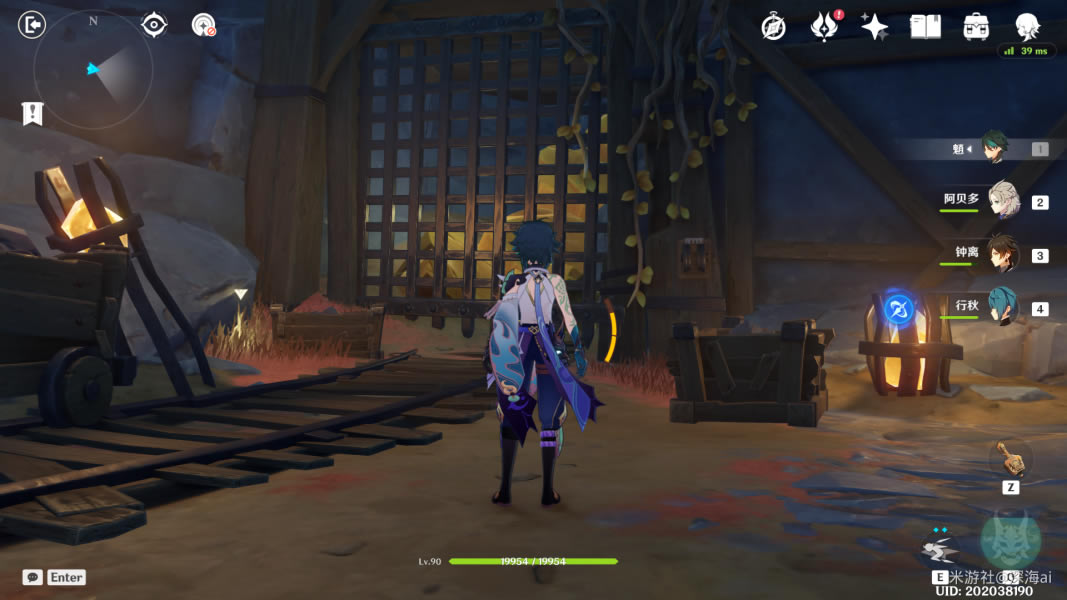Switch to party member 钟离
The width and height of the screenshot is (1067, 600).
pos(1002,254)
